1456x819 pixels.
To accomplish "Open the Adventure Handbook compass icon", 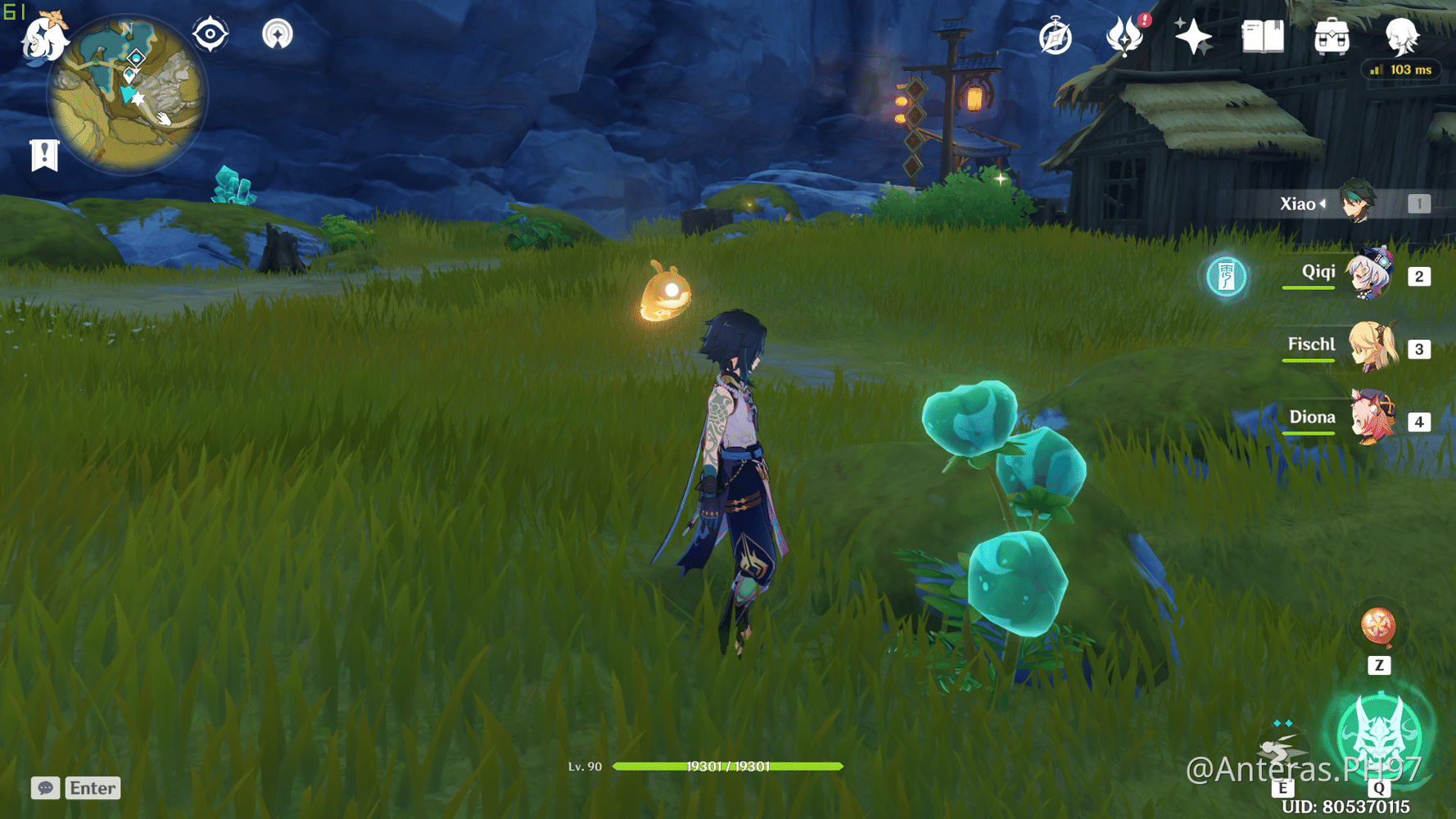I will point(1055,36).
